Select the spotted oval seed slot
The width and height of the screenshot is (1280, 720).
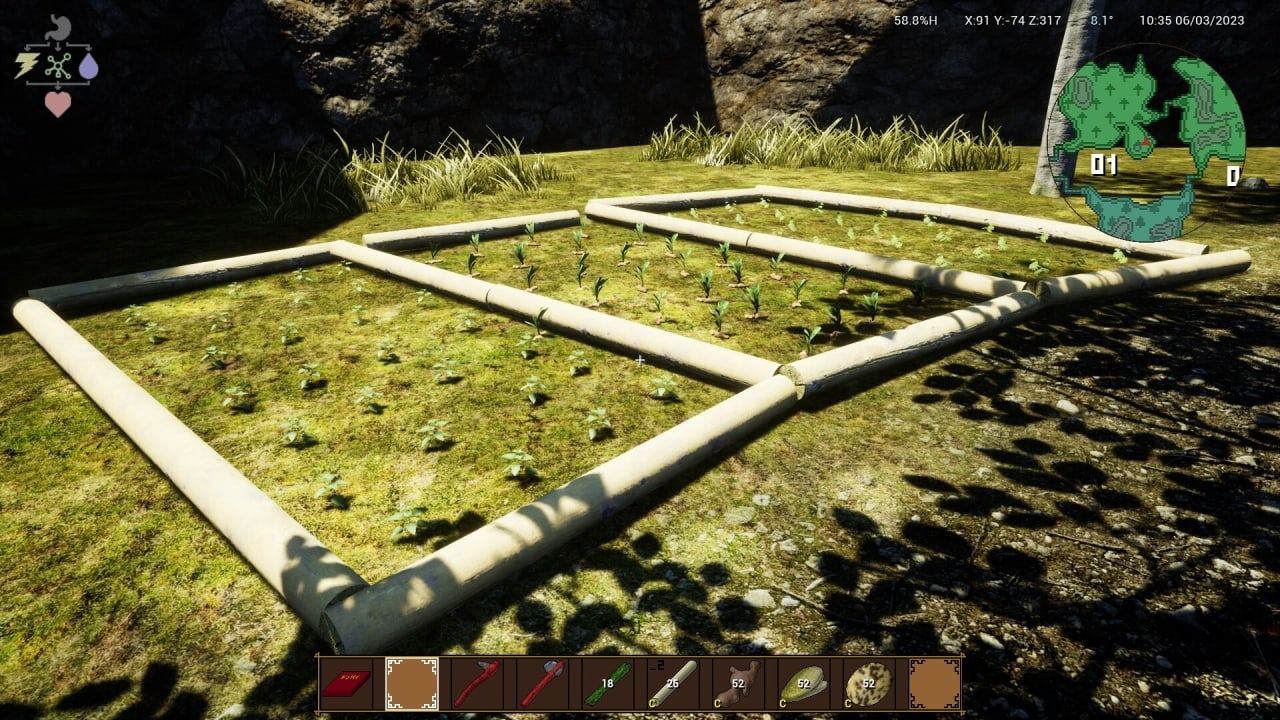[x=868, y=684]
